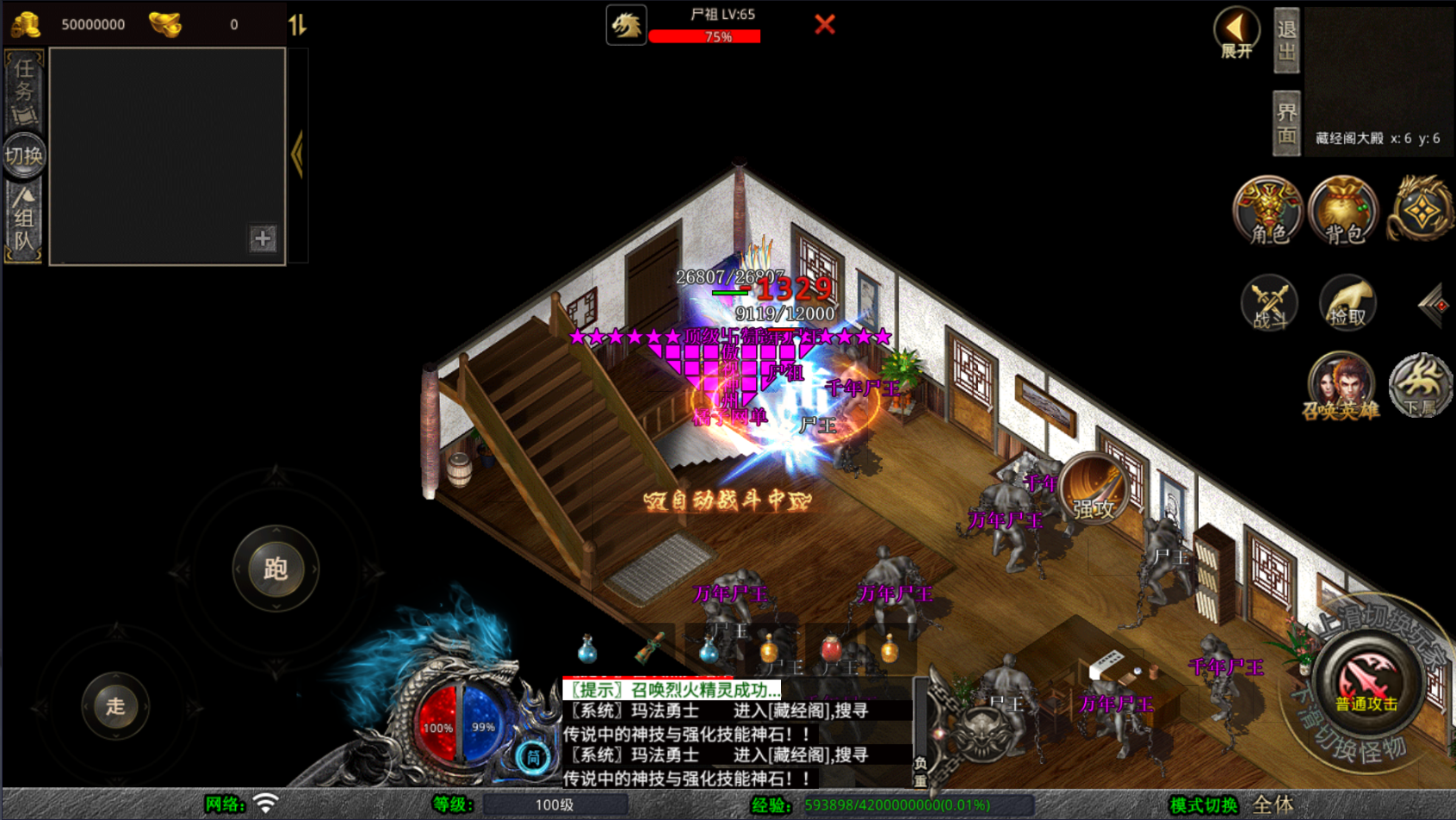
Task: Select the 跑 run movement button
Action: pyautogui.click(x=276, y=568)
